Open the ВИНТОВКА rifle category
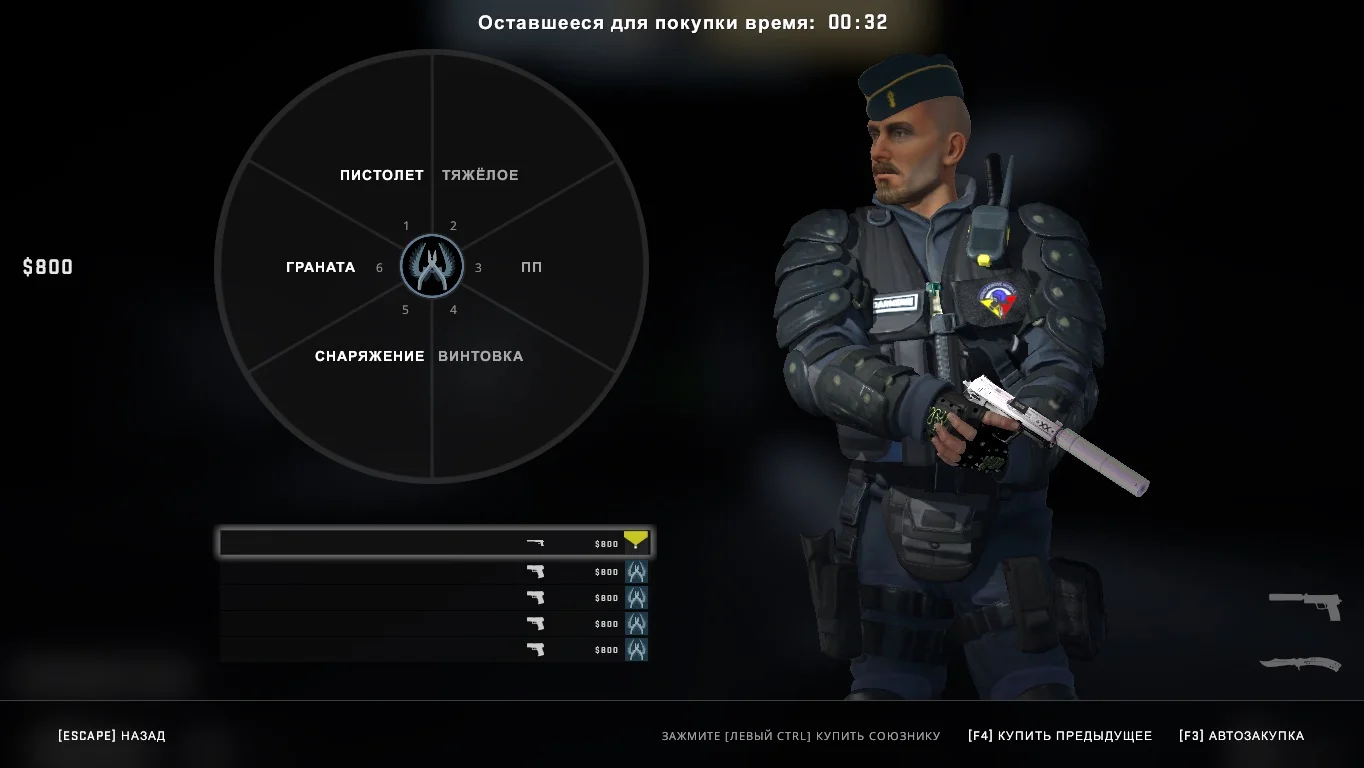The image size is (1364, 768). point(480,356)
